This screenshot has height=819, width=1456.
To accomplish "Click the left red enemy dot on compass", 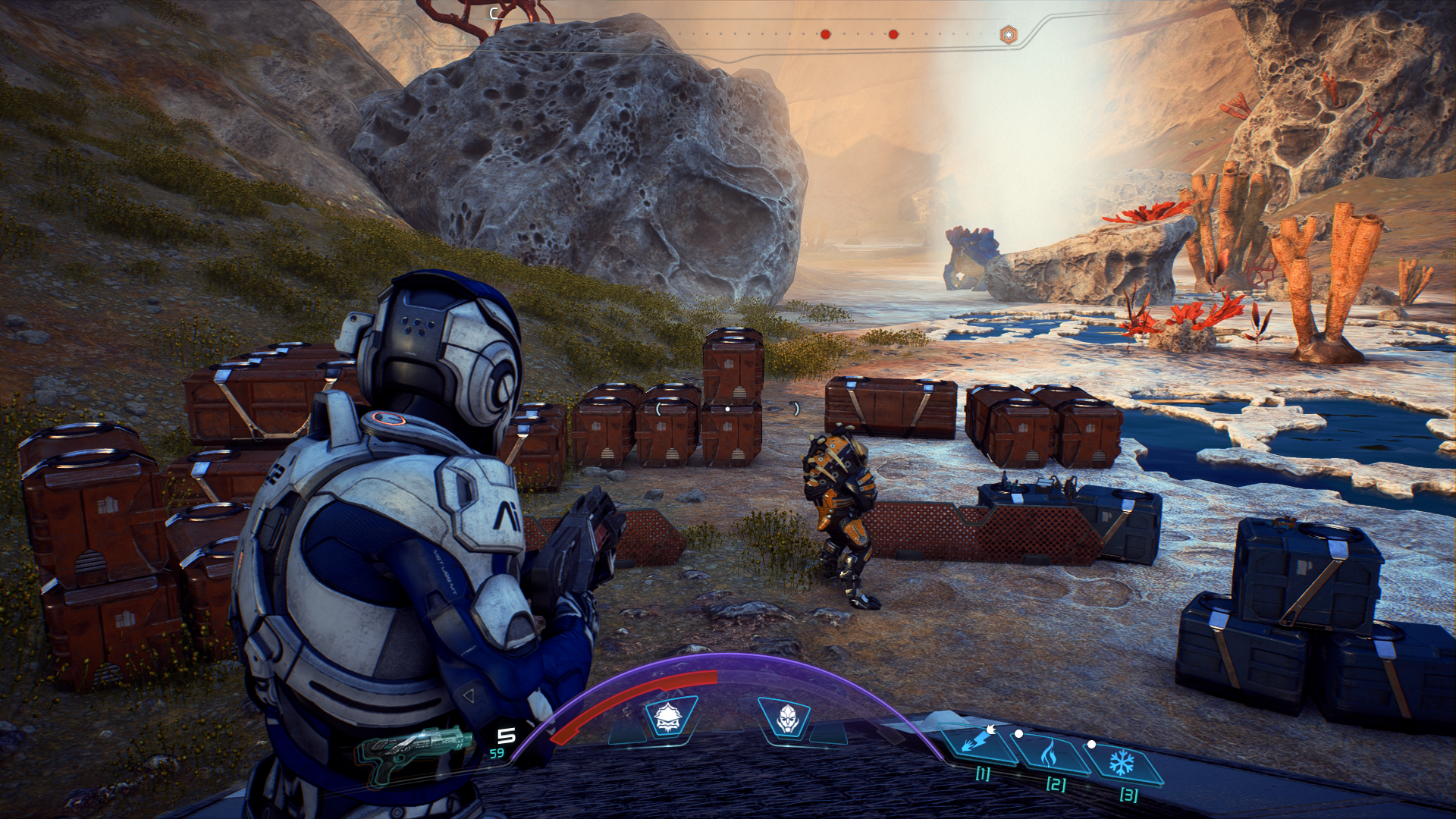I will point(825,34).
